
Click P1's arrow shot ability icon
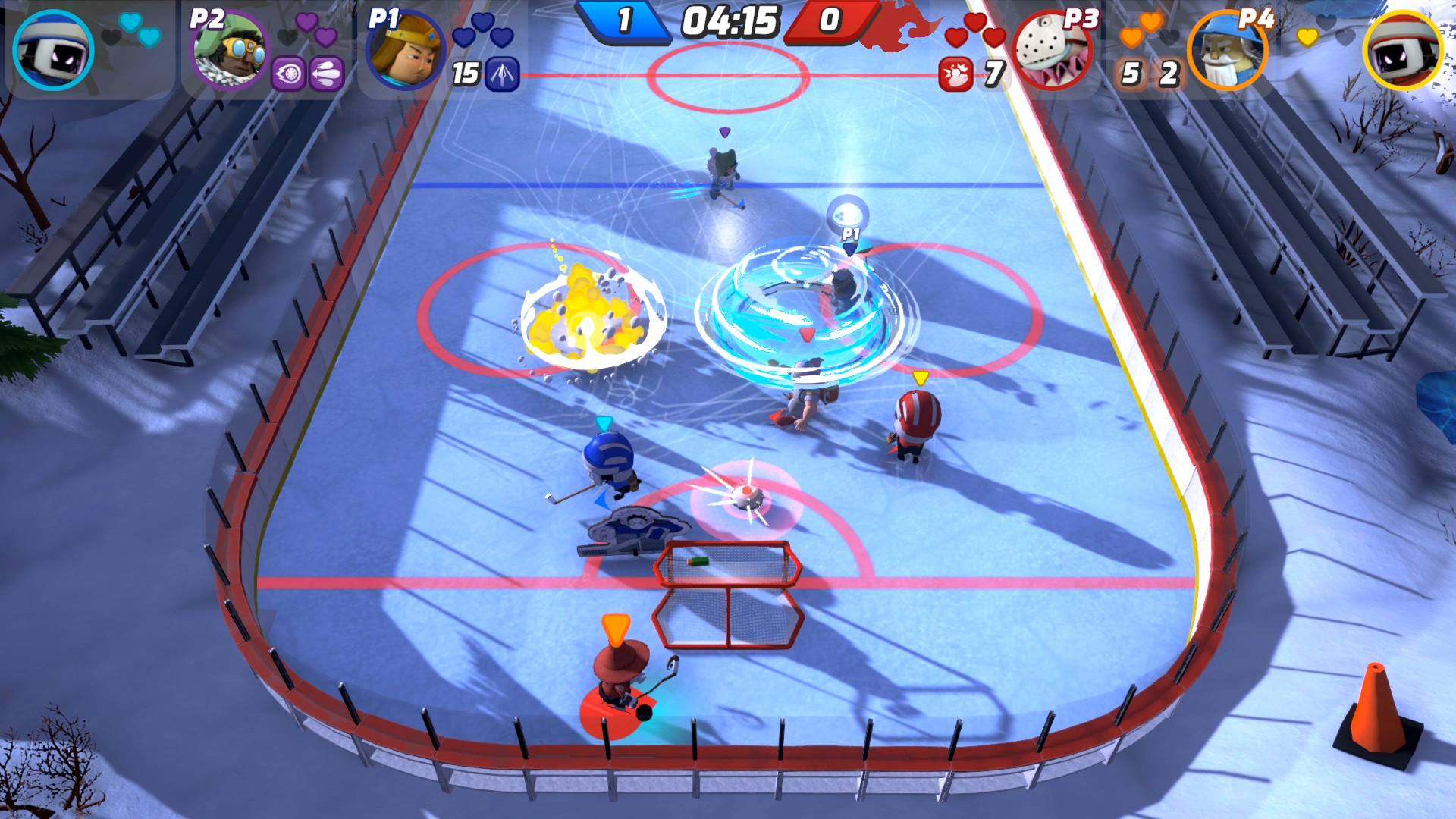click(500, 74)
